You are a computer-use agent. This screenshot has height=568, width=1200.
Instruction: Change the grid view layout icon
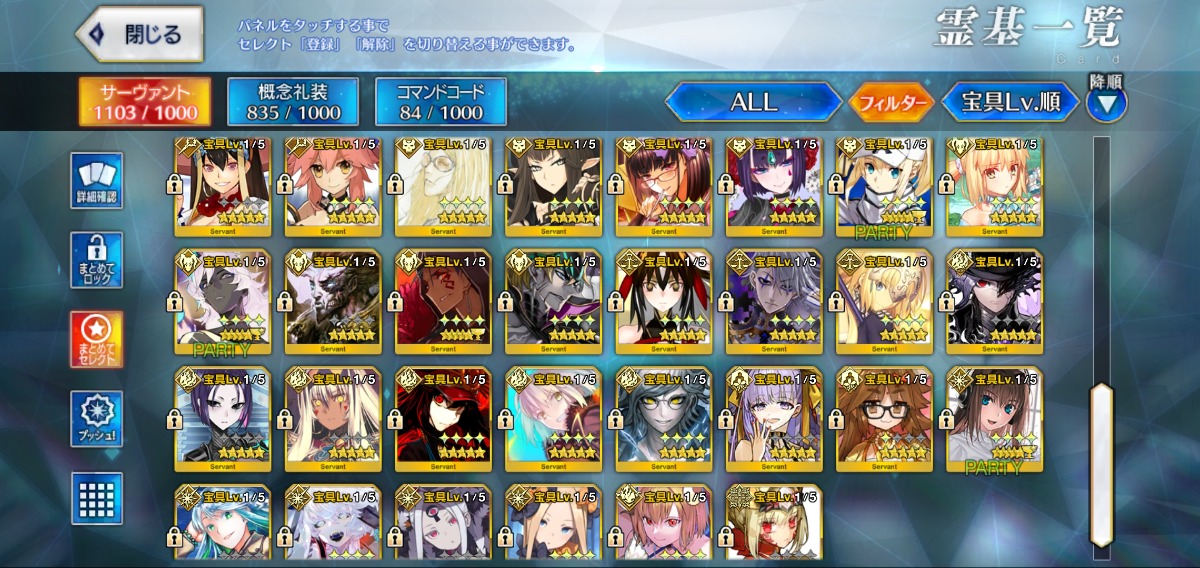click(x=97, y=497)
